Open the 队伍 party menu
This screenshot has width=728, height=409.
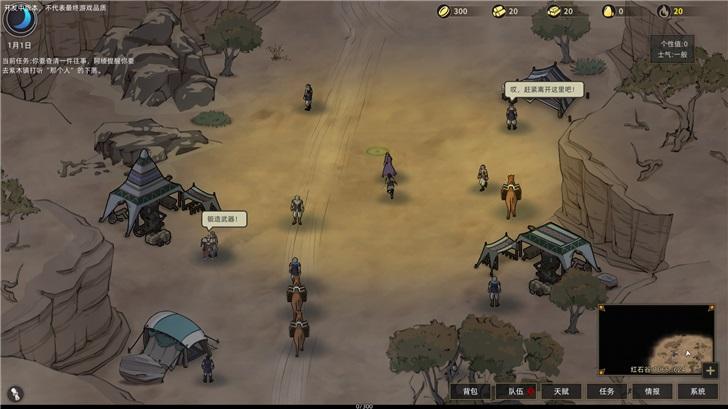pyautogui.click(x=517, y=391)
